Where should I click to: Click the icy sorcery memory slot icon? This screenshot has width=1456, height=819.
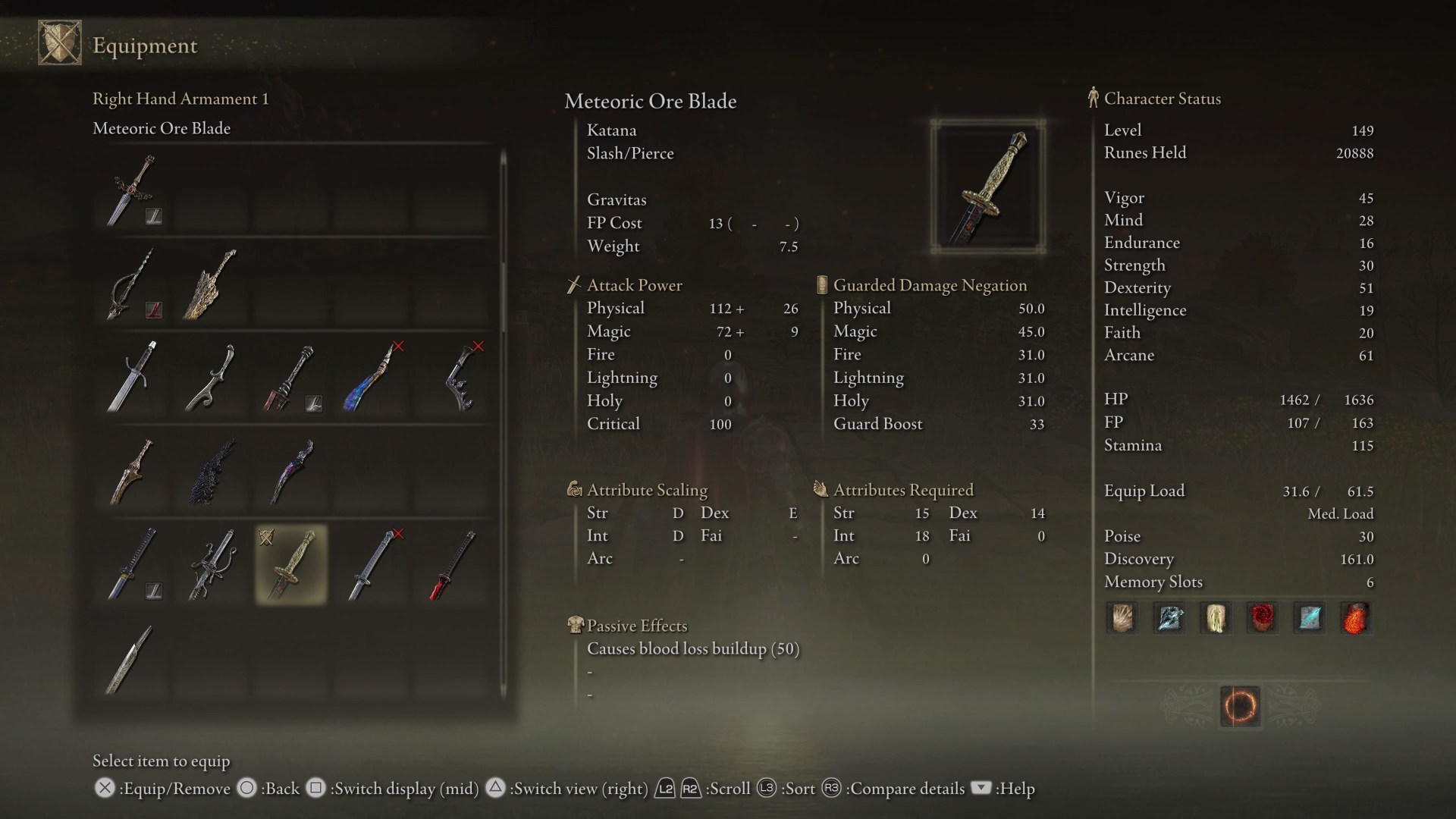[1169, 618]
